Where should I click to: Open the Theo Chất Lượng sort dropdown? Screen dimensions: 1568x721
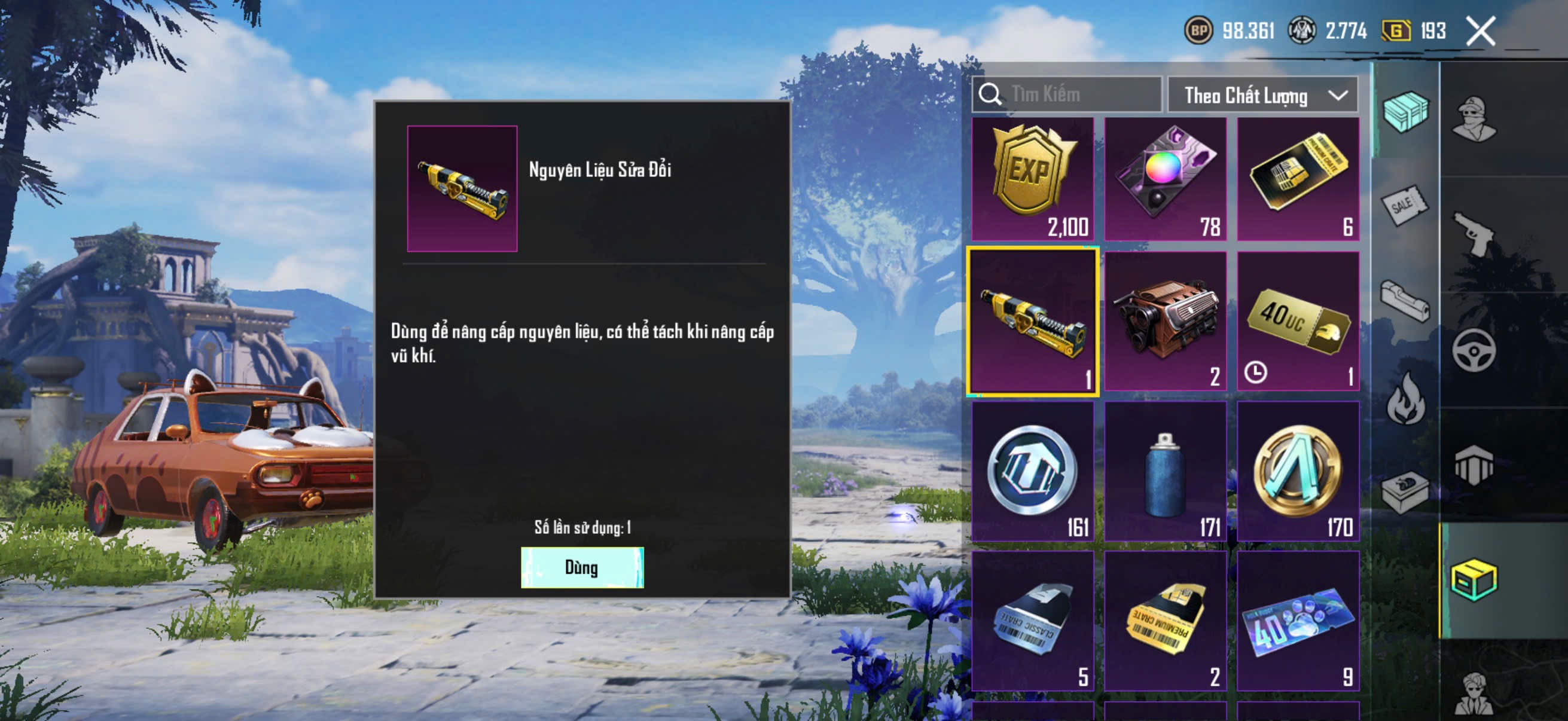click(x=1262, y=96)
